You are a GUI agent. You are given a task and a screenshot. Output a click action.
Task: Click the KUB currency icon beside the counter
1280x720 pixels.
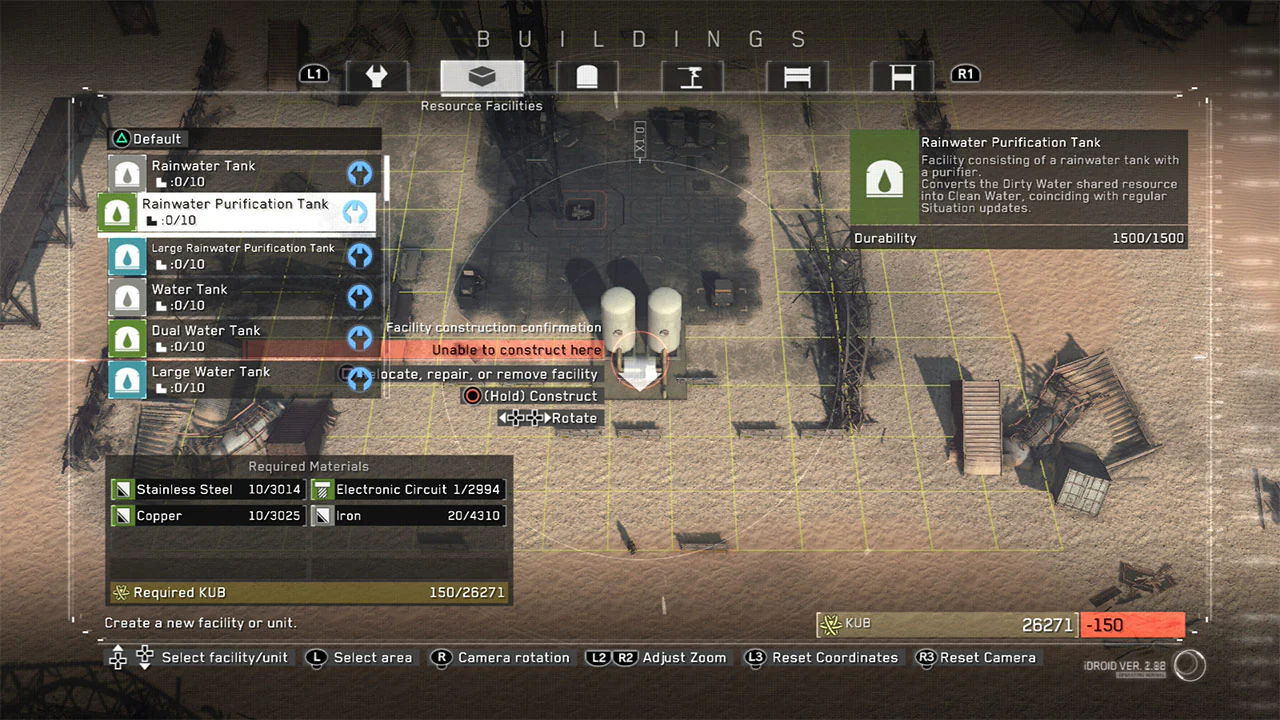(831, 623)
